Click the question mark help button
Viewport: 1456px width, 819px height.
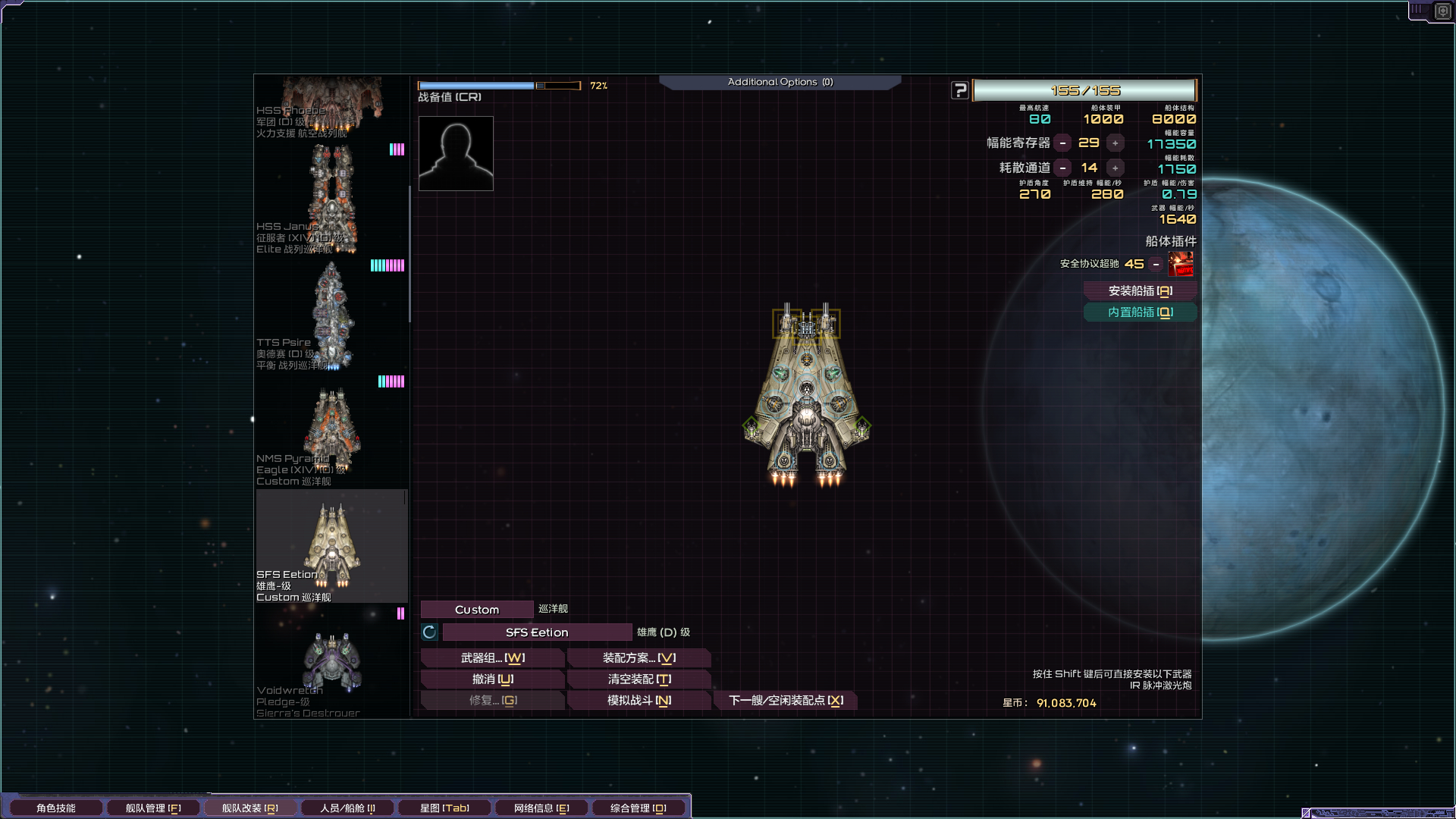(960, 90)
